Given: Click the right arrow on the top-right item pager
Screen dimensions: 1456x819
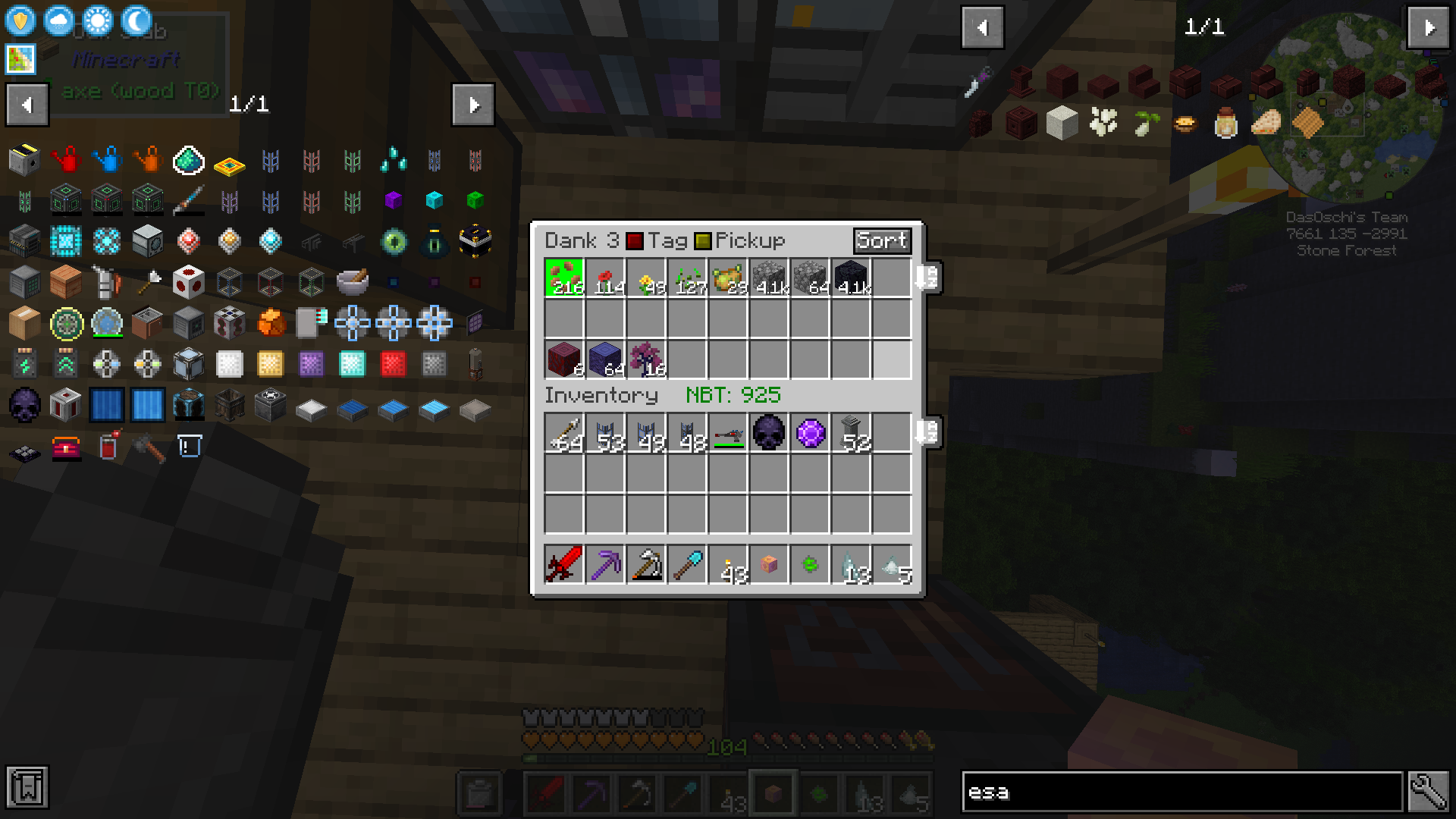Looking at the screenshot, I should pos(1428,28).
